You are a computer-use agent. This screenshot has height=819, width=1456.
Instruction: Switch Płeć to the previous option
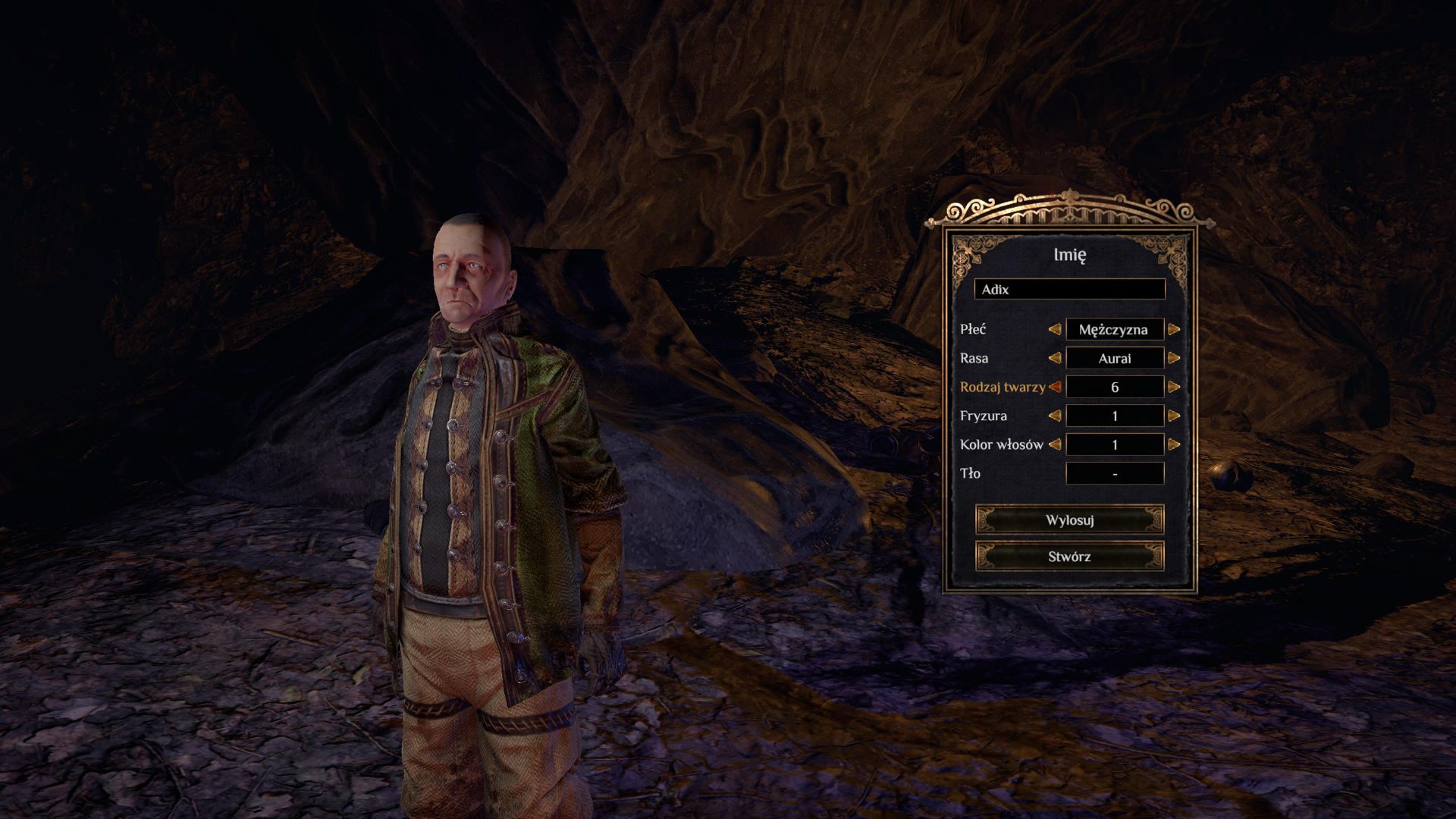tap(1054, 329)
